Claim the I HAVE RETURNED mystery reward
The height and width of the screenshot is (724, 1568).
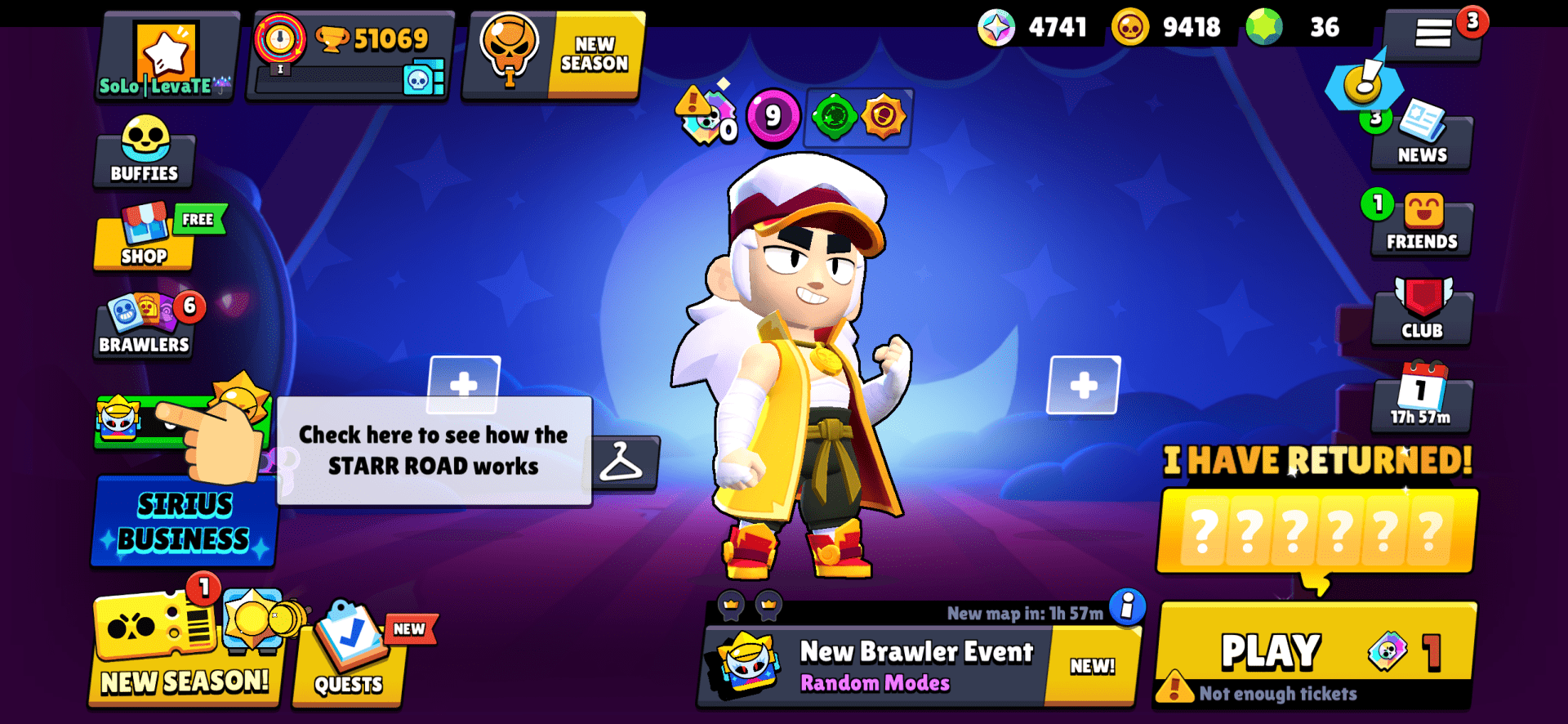(x=1316, y=531)
